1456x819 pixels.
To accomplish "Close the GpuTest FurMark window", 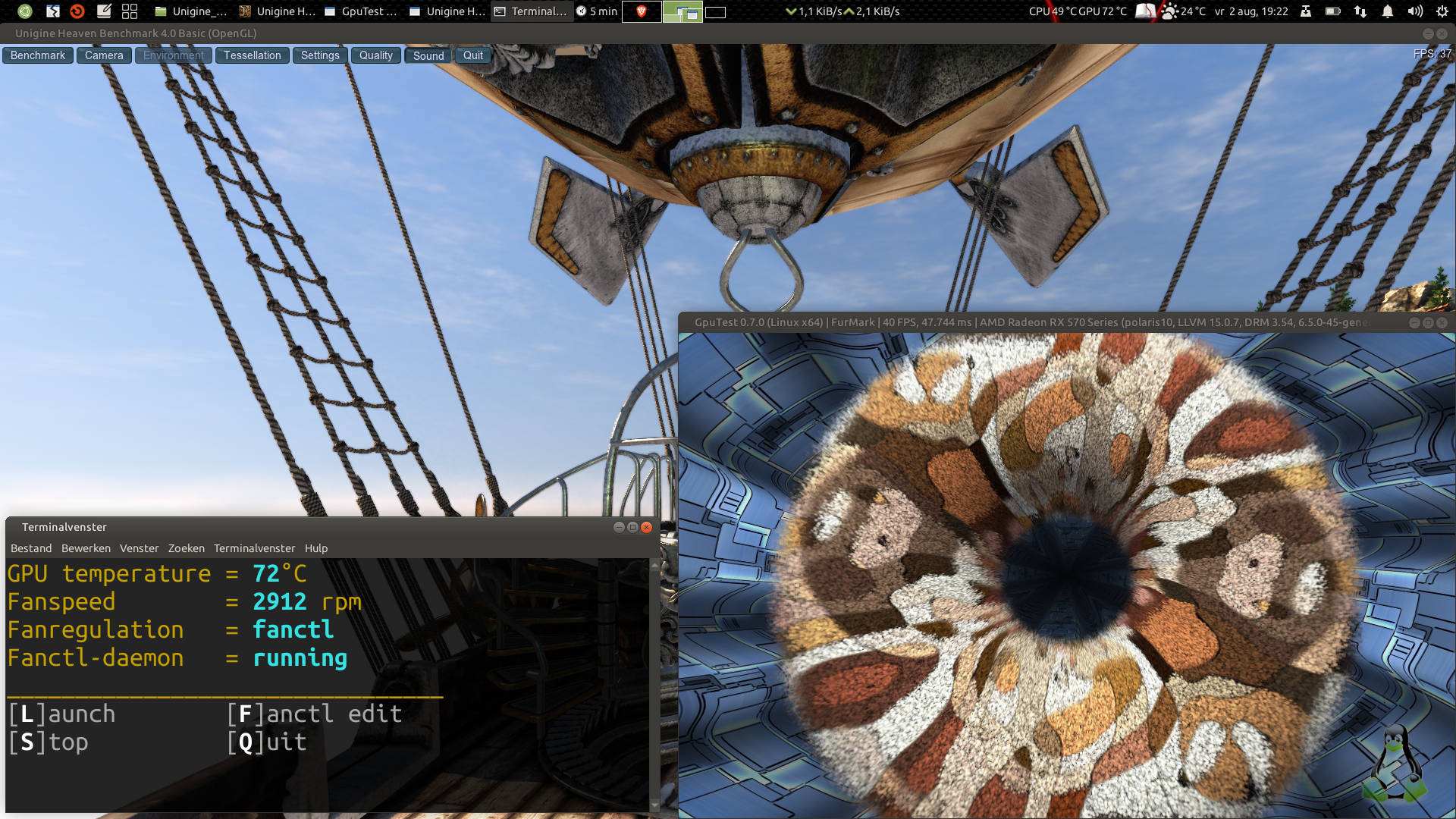I will click(1442, 322).
